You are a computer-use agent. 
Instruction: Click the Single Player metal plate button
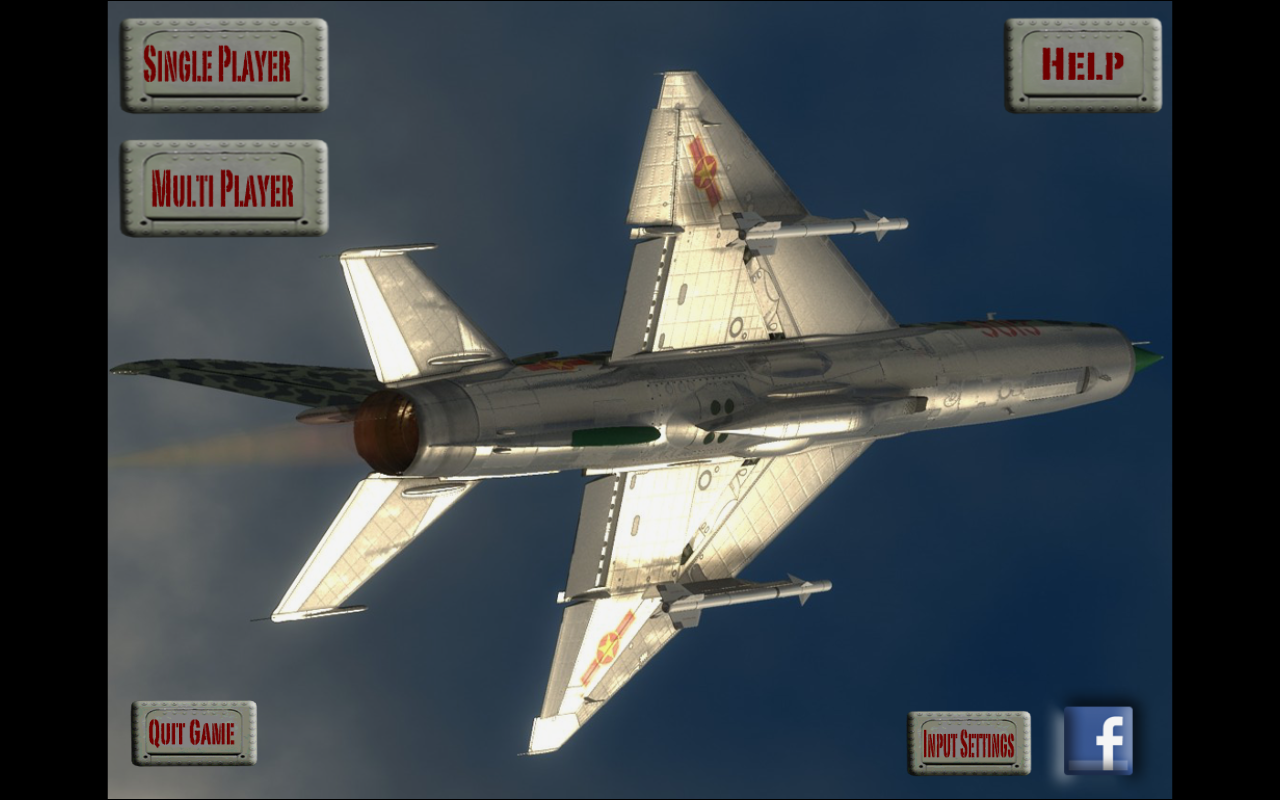[222, 68]
